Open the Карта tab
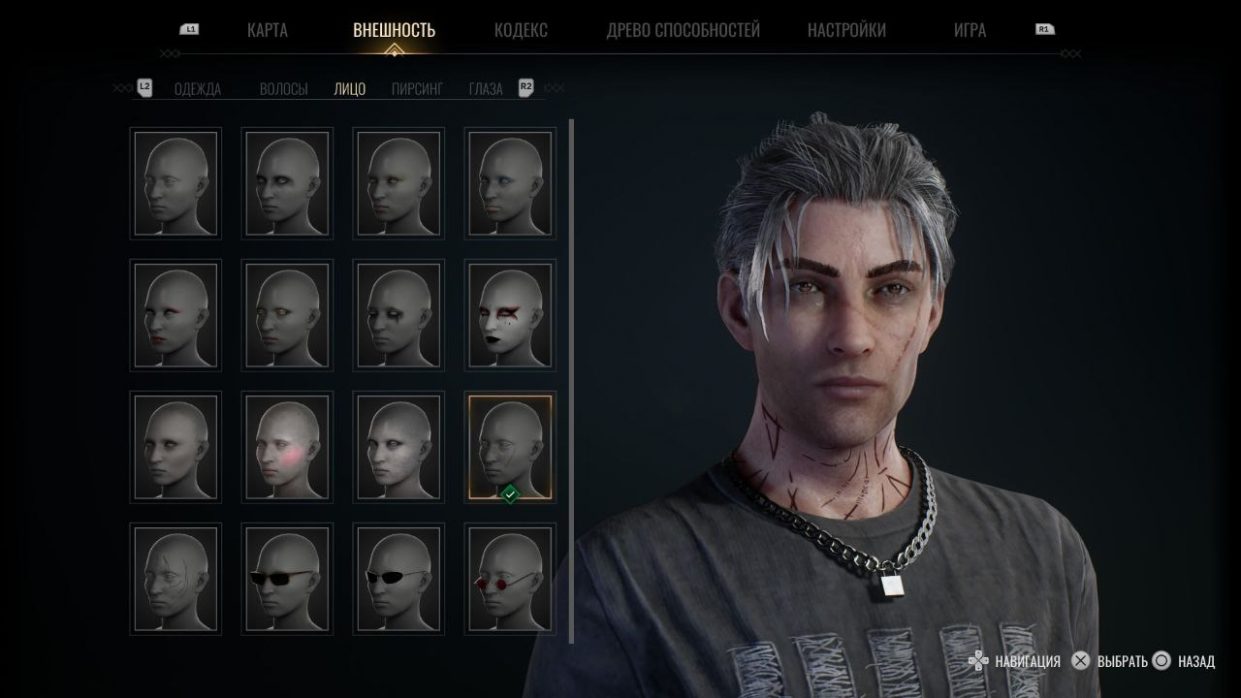Screen dimensions: 1241x698 [x=267, y=30]
